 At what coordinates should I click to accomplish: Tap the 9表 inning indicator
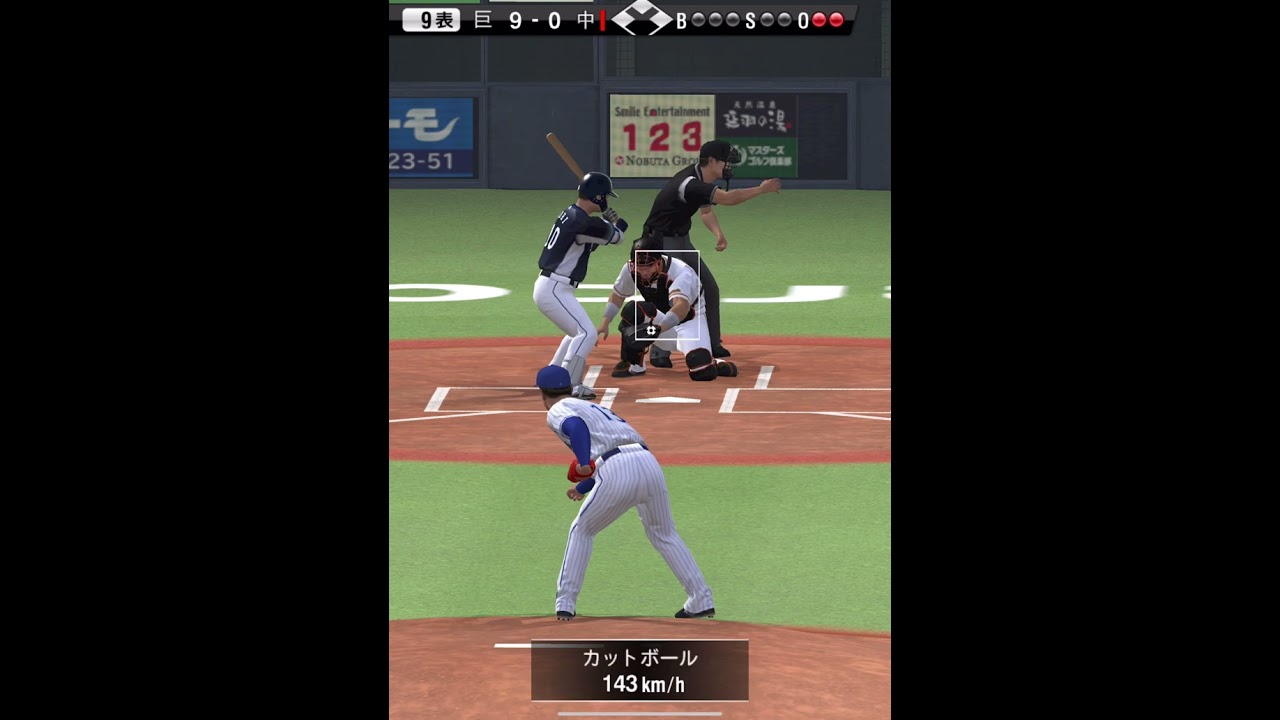(438, 18)
